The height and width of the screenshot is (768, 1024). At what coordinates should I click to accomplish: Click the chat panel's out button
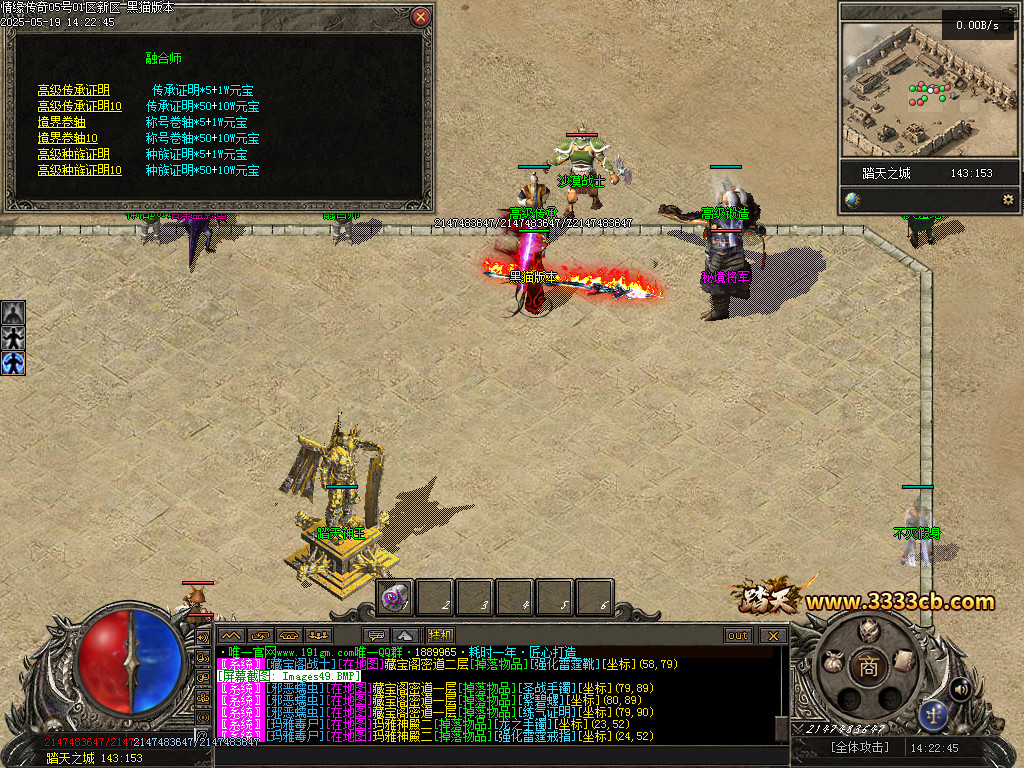738,635
